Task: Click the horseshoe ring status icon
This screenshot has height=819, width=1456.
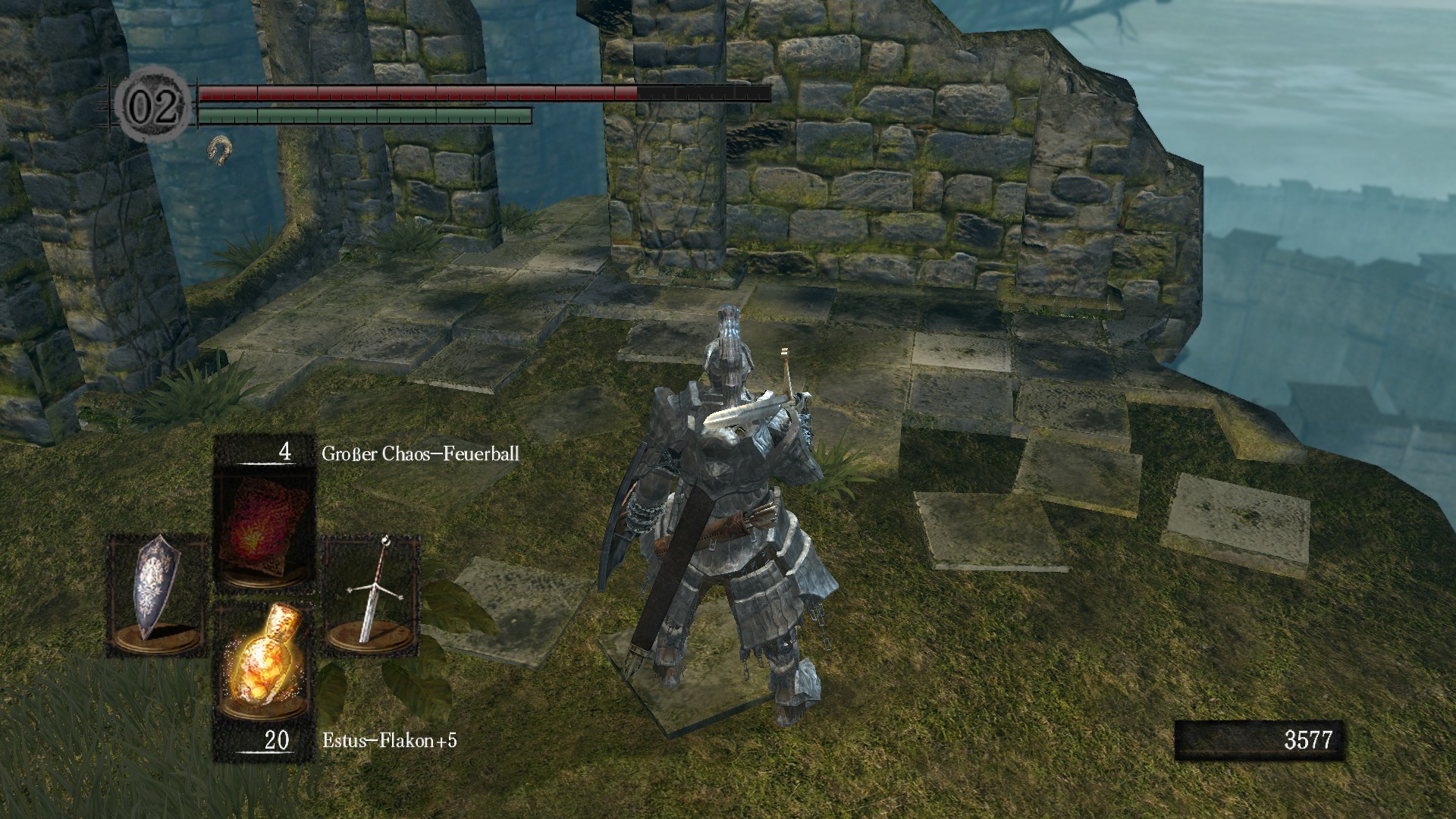Action: pyautogui.click(x=219, y=149)
